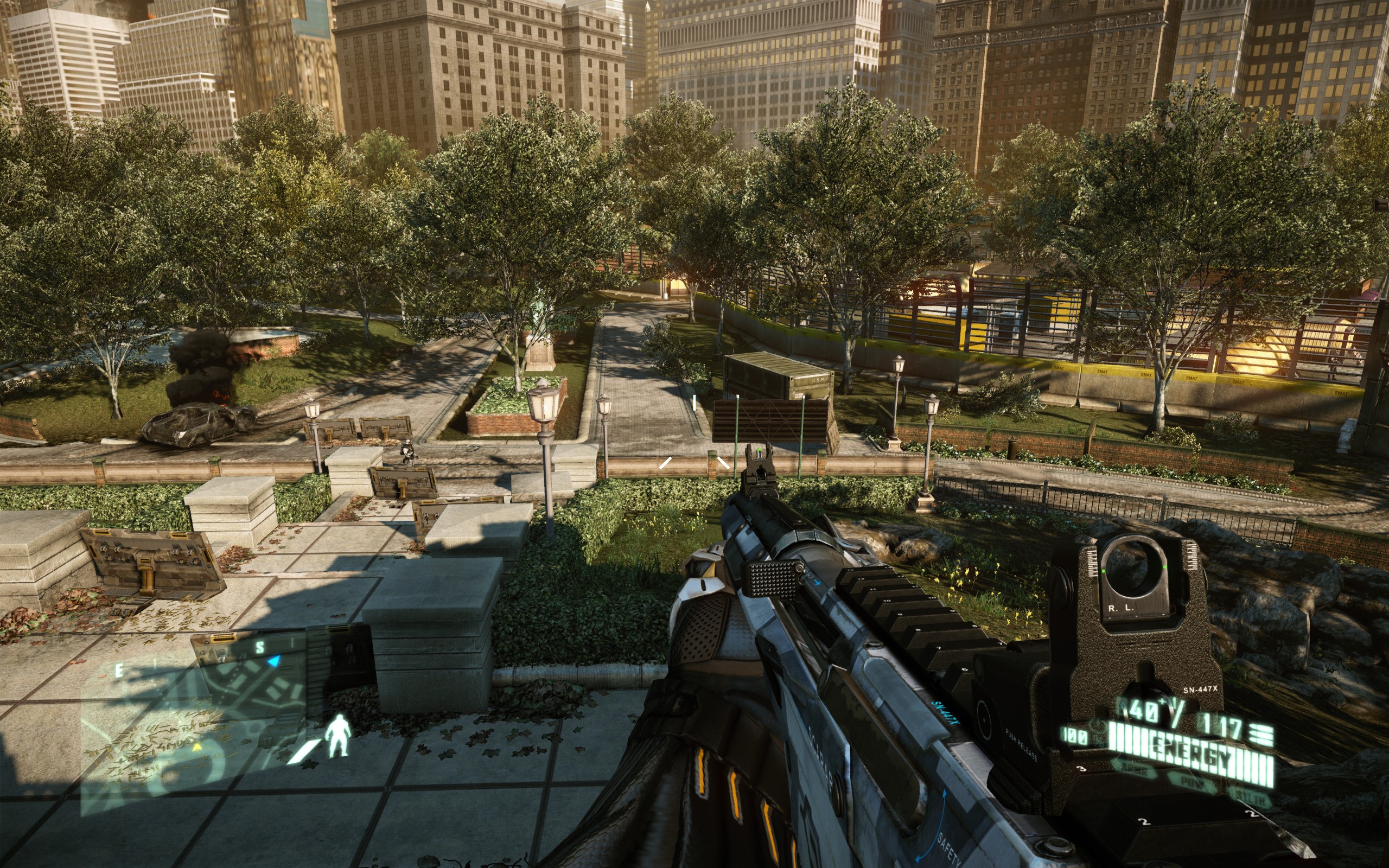Activate the Power suit mode indicator

tap(1193, 781)
